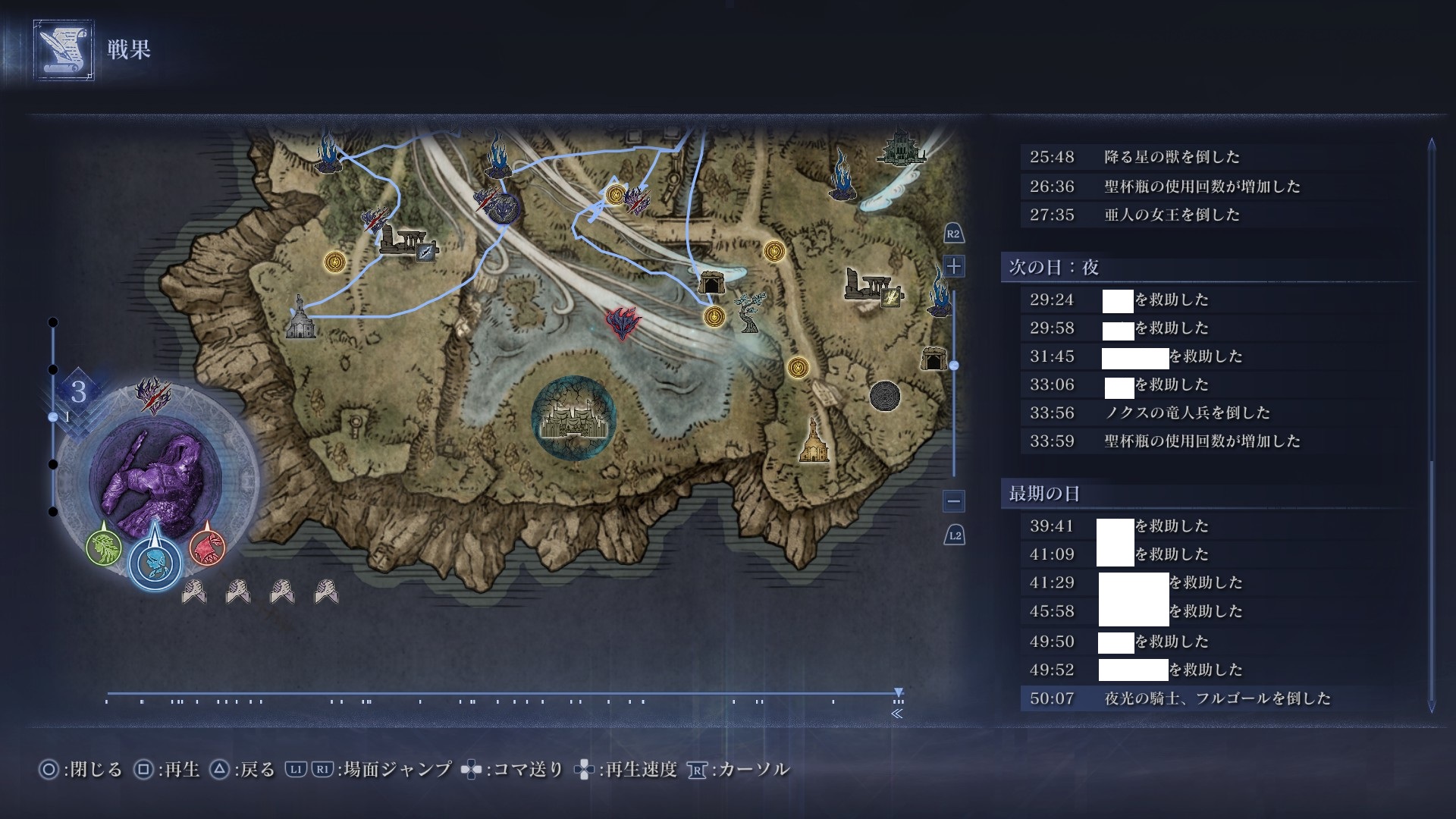The image size is (1456, 819).
Task: Select the red player icon
Action: 207,547
